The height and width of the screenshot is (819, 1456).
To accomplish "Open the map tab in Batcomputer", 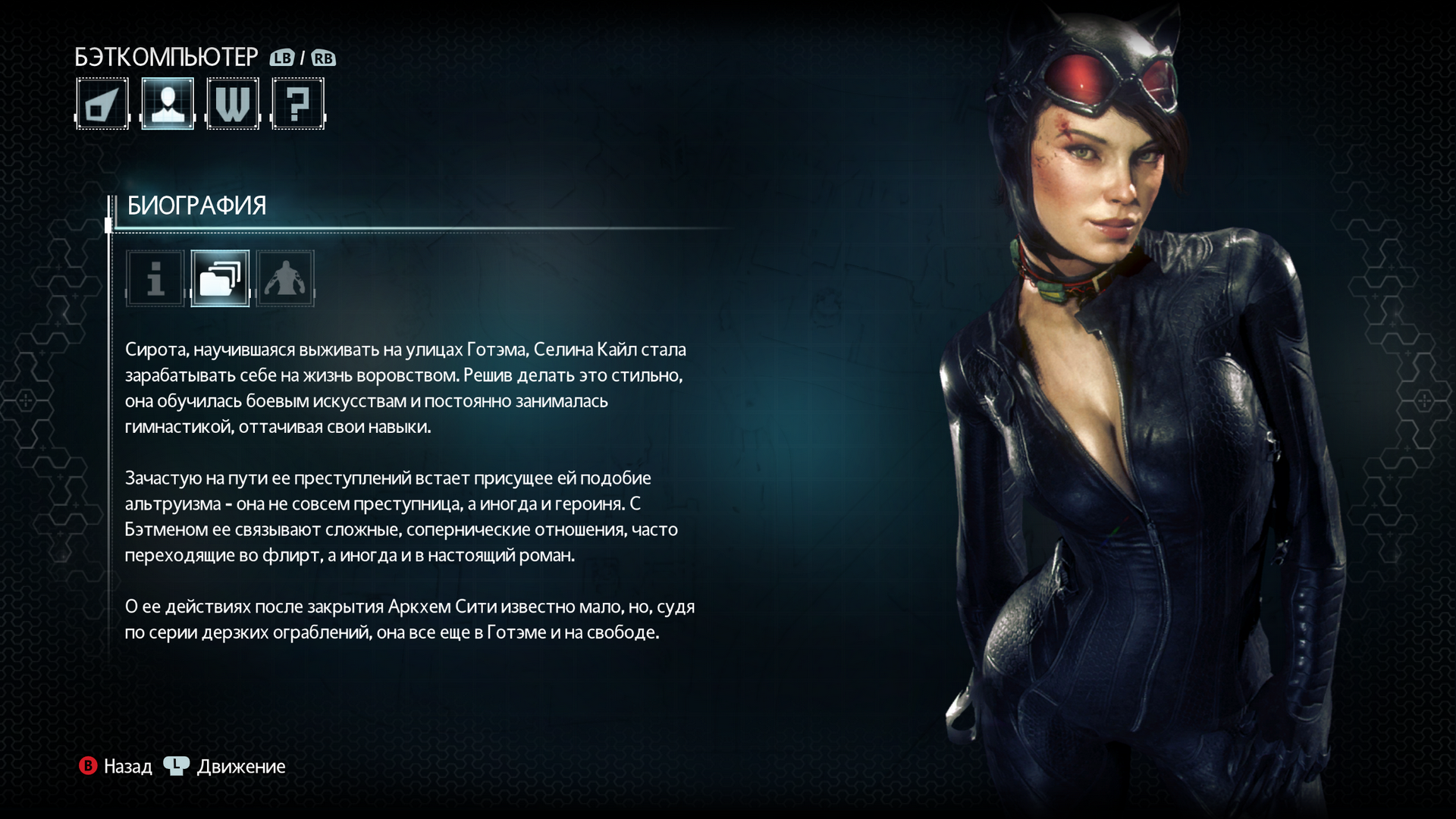I will click(102, 104).
